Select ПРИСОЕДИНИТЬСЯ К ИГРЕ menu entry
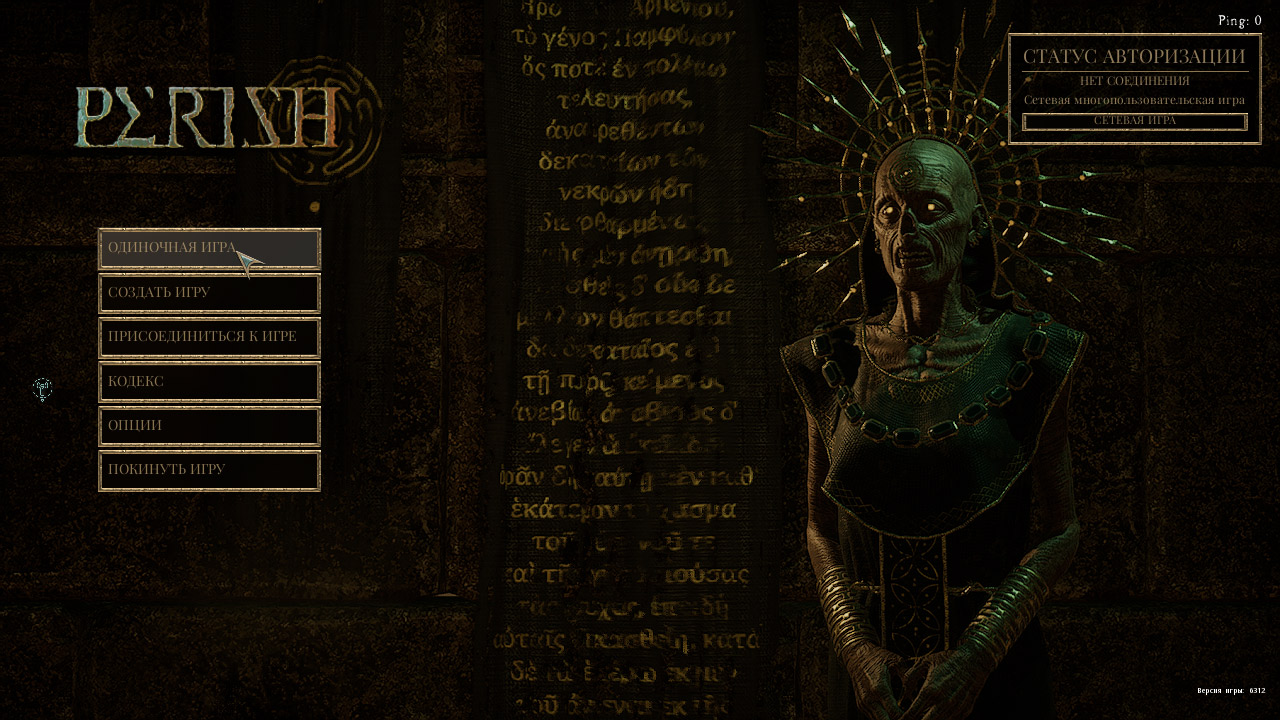The height and width of the screenshot is (720, 1280). tap(209, 337)
